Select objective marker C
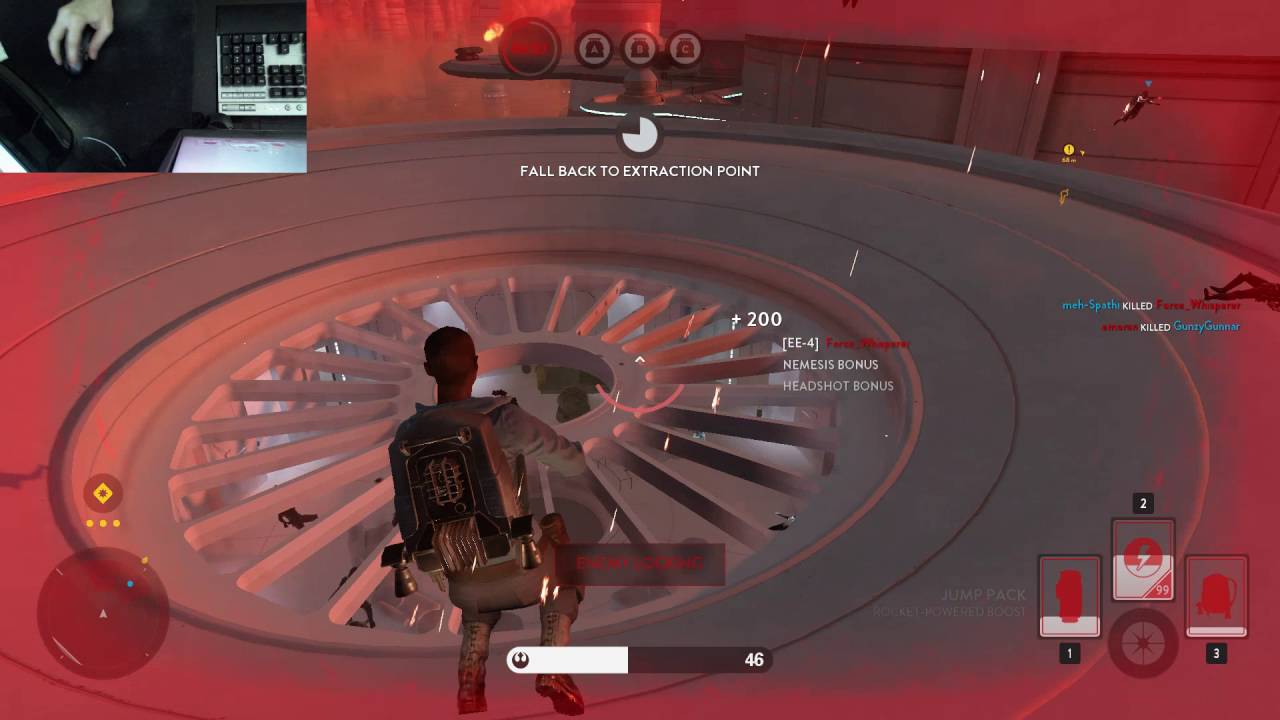The height and width of the screenshot is (720, 1280). tap(685, 49)
